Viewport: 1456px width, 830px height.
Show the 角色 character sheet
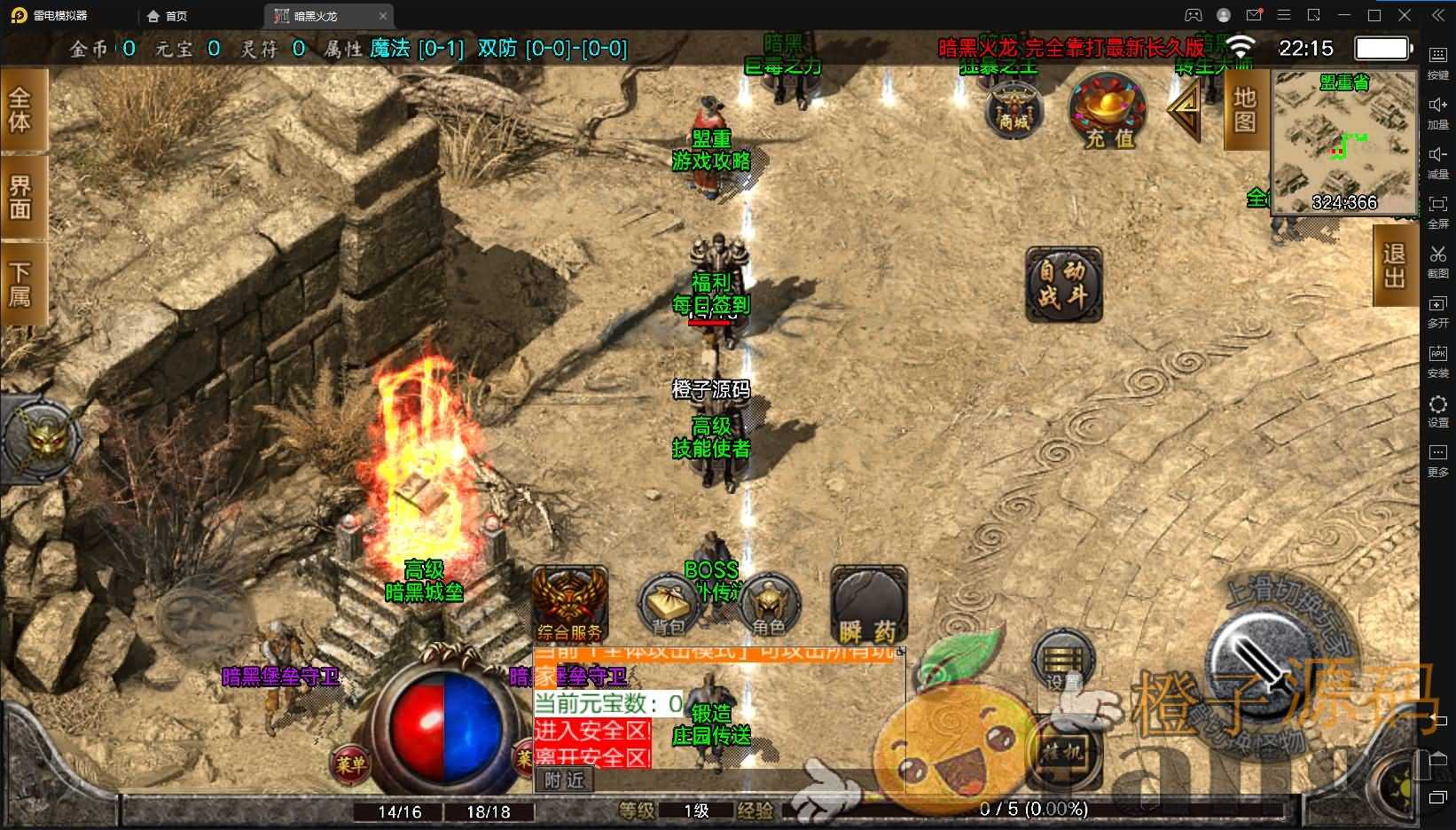769,607
